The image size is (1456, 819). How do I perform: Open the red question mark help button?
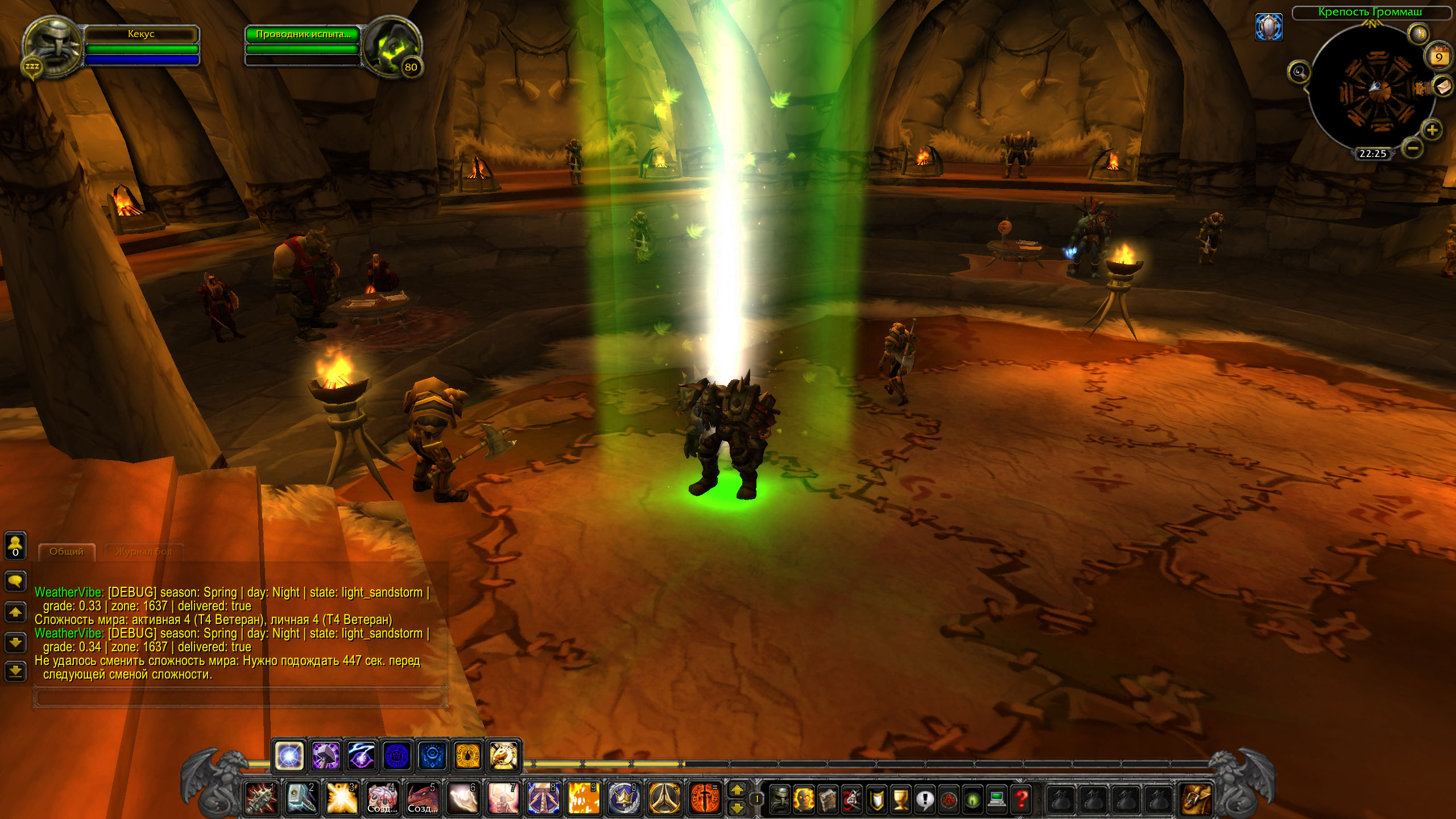click(1021, 799)
